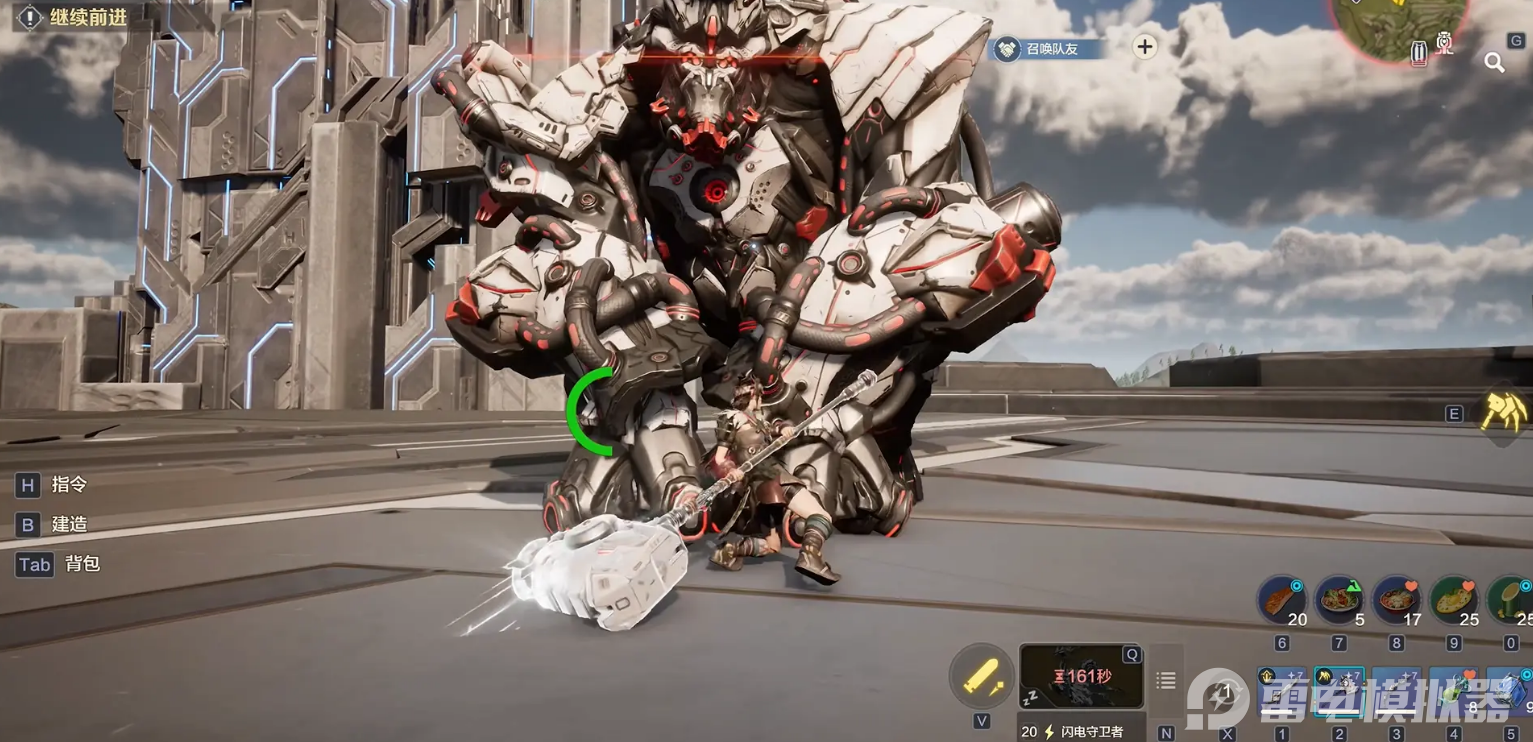
Task: Select the 161秒 companion portrait panel
Action: point(1081,676)
